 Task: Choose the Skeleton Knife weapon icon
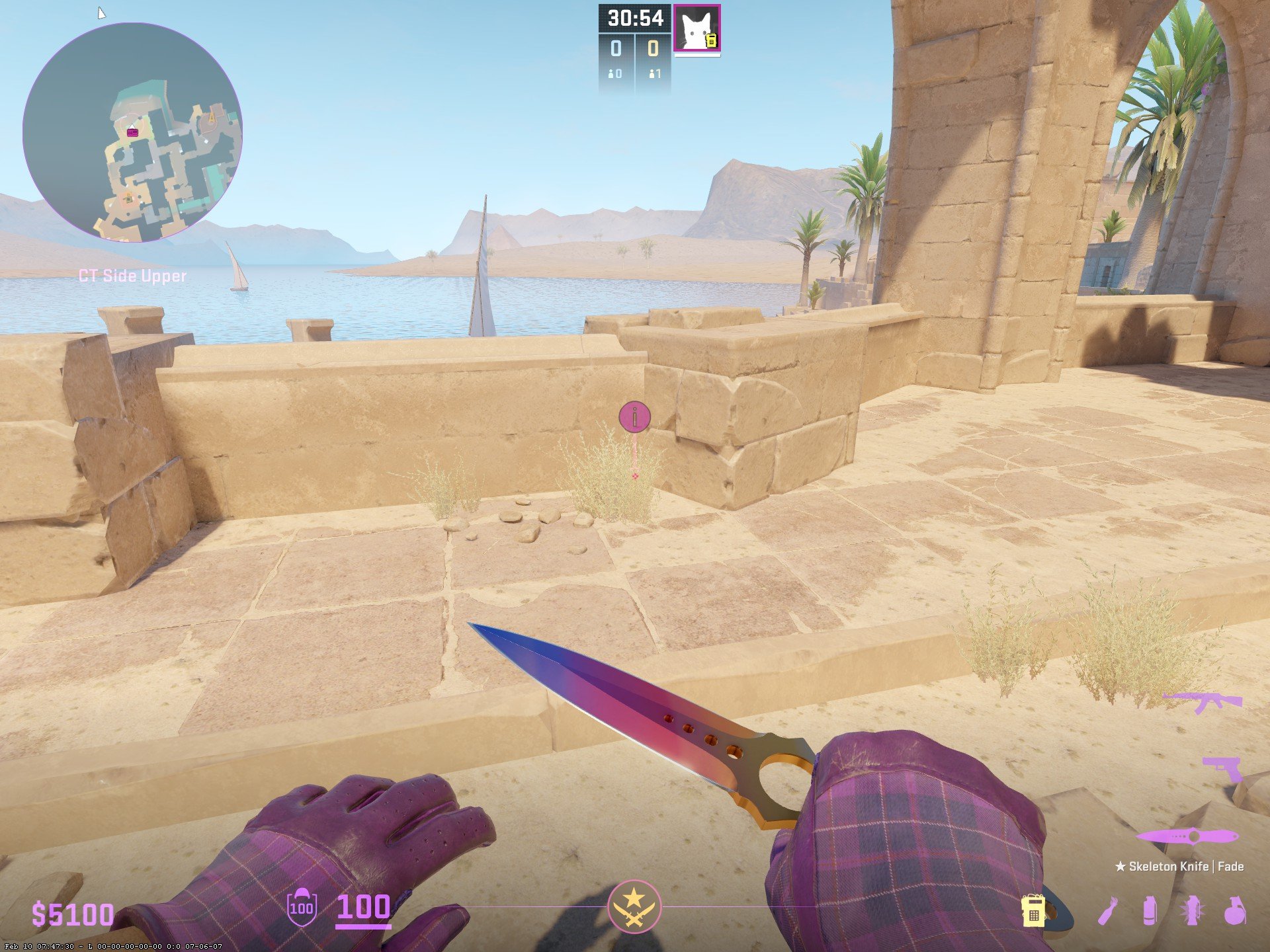[x=1187, y=837]
